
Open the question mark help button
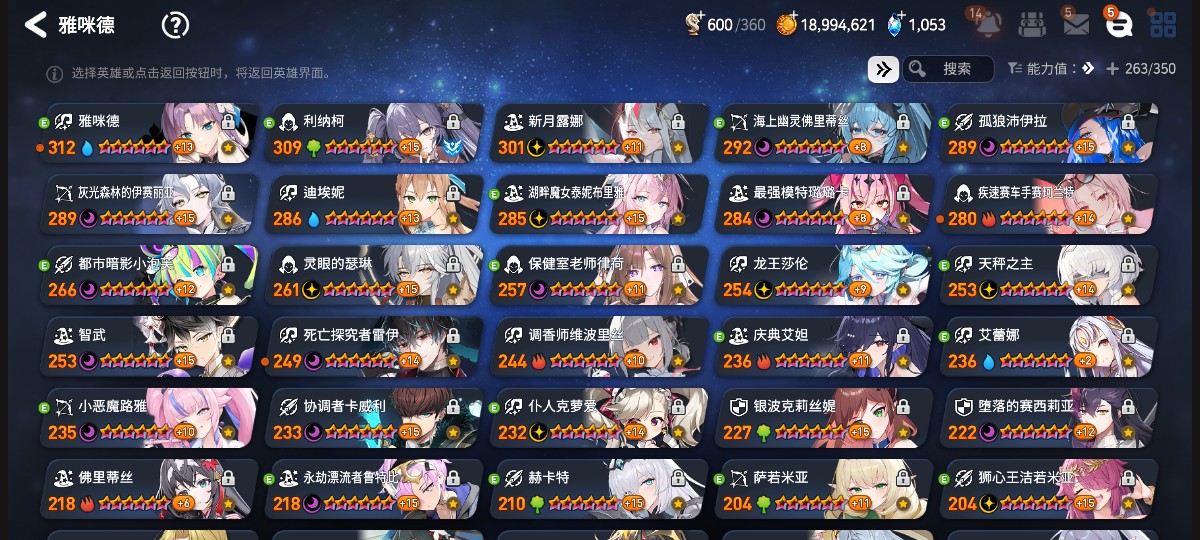pos(175,25)
